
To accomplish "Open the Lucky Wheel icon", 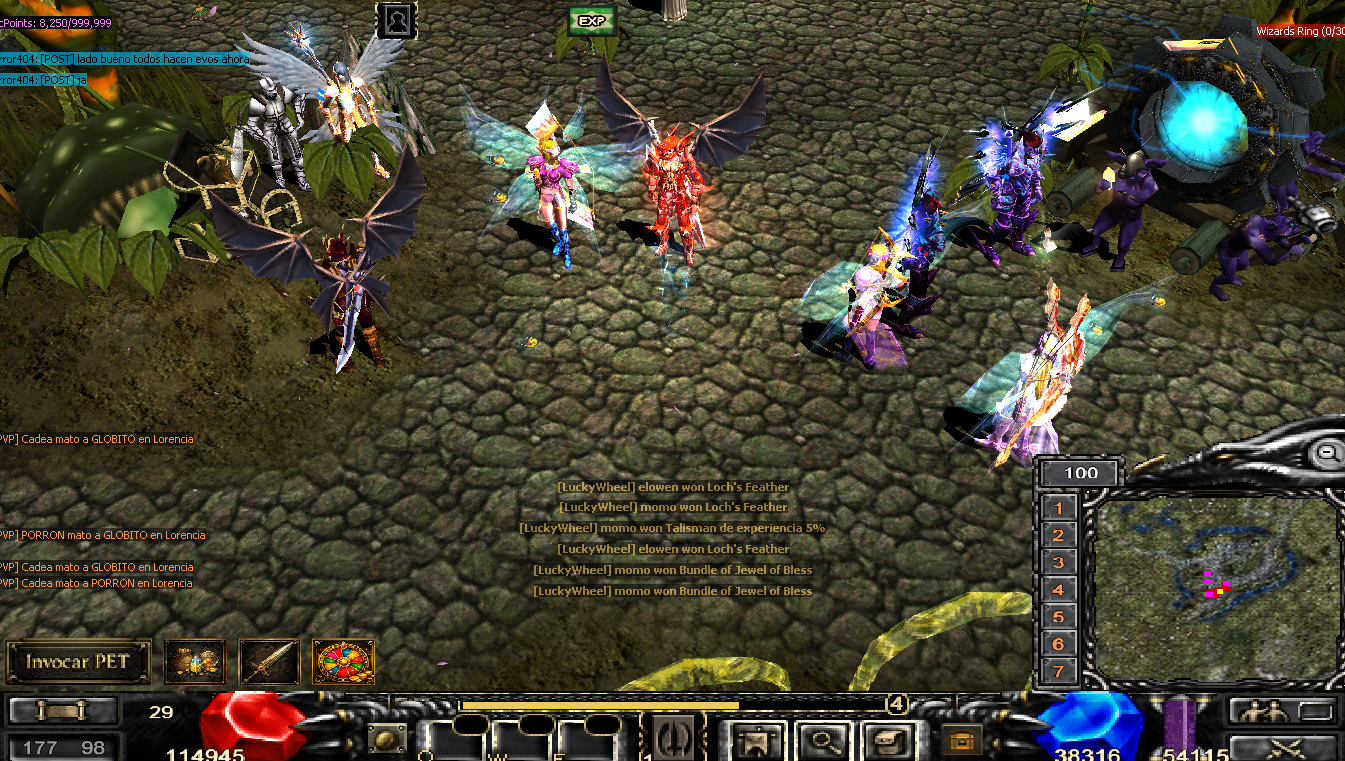I will 343,661.
